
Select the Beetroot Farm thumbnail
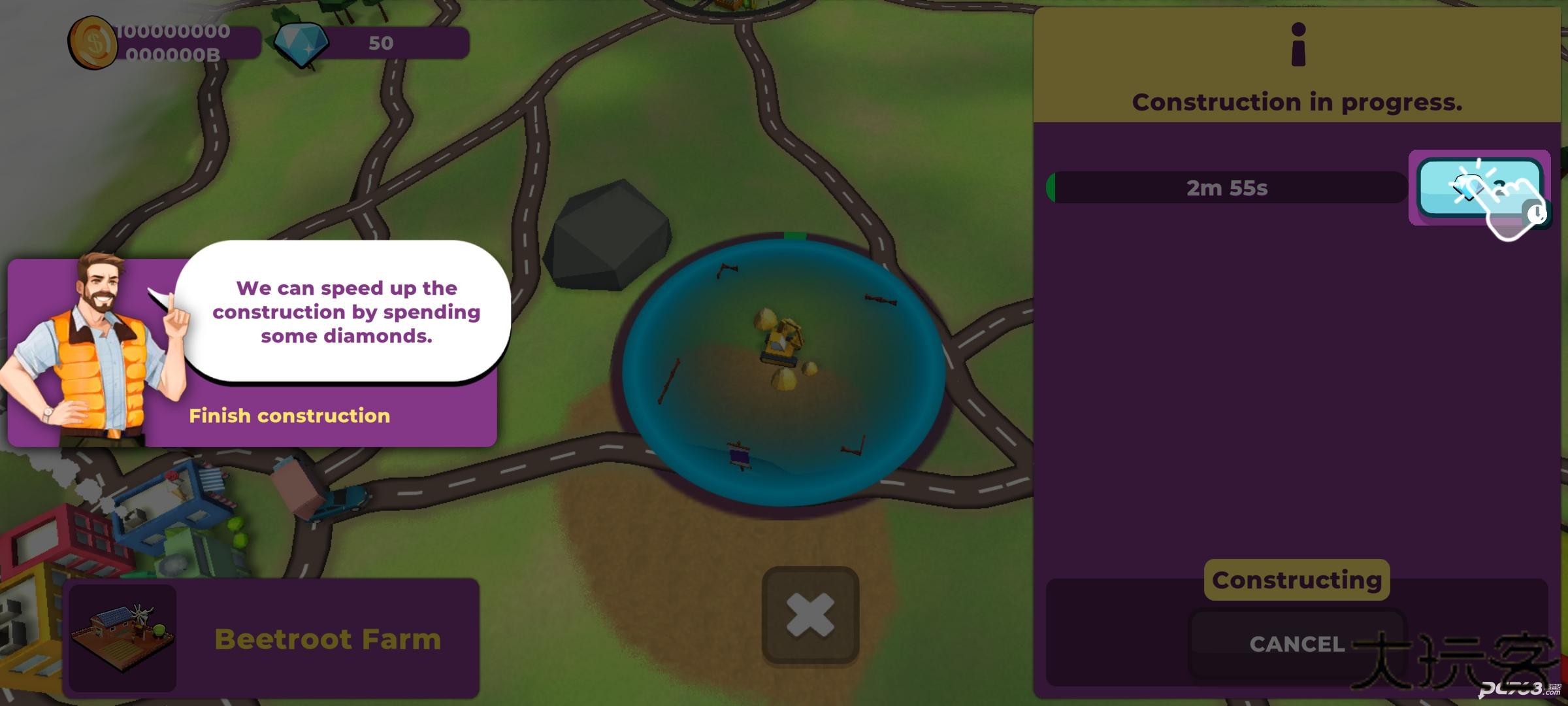(x=123, y=637)
